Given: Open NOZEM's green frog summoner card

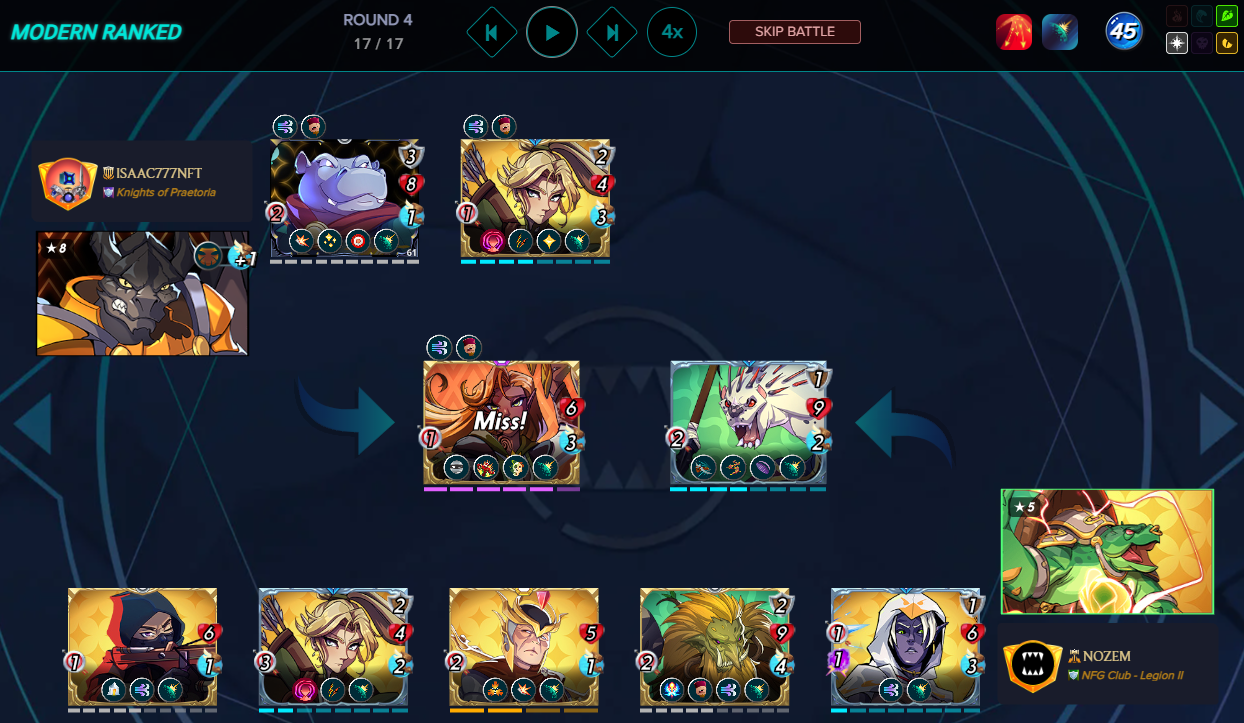Looking at the screenshot, I should pyautogui.click(x=1107, y=551).
